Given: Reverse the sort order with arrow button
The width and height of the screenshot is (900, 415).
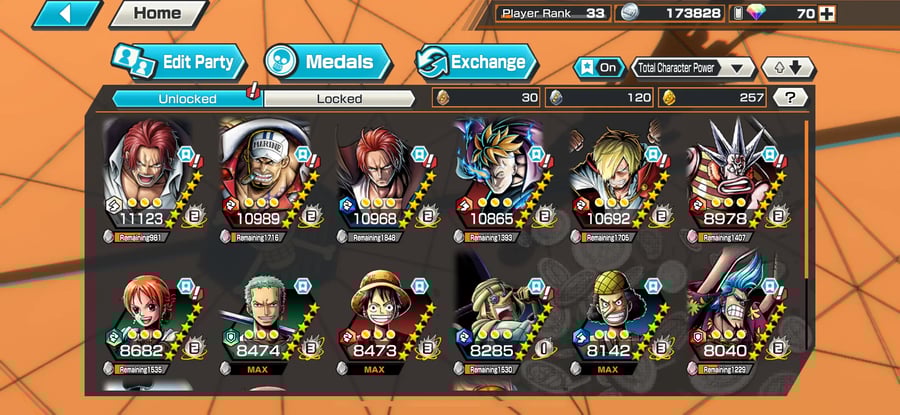Looking at the screenshot, I should tap(789, 68).
